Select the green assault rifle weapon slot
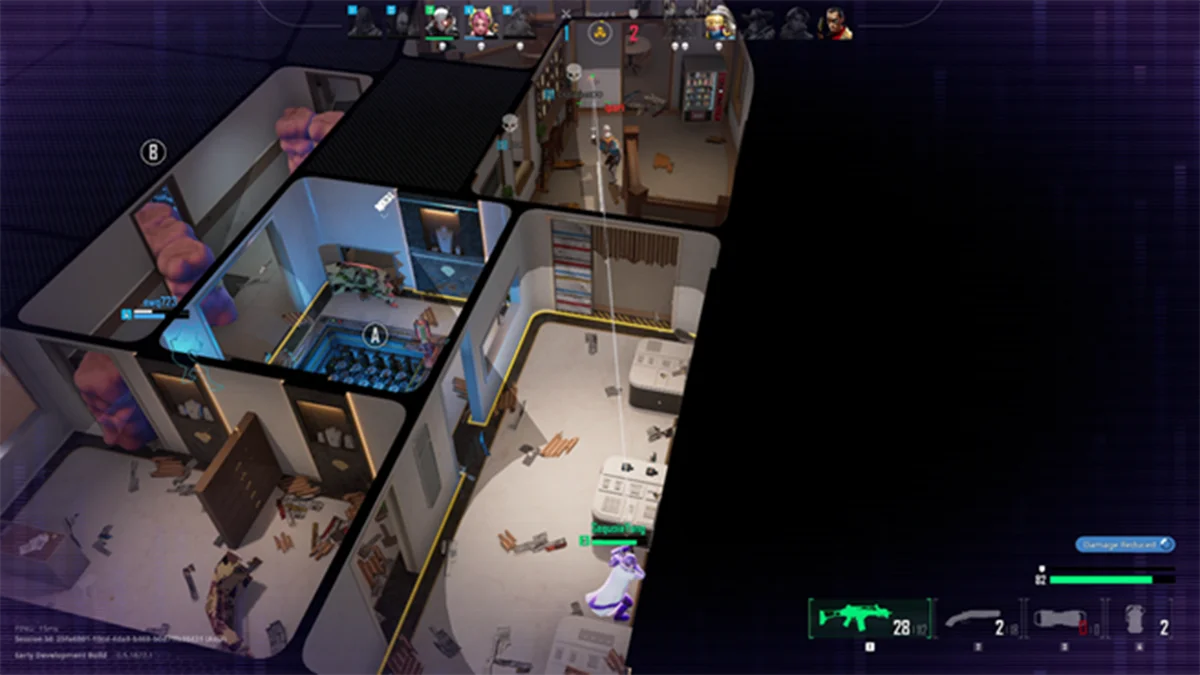This screenshot has height=675, width=1200. 868,619
